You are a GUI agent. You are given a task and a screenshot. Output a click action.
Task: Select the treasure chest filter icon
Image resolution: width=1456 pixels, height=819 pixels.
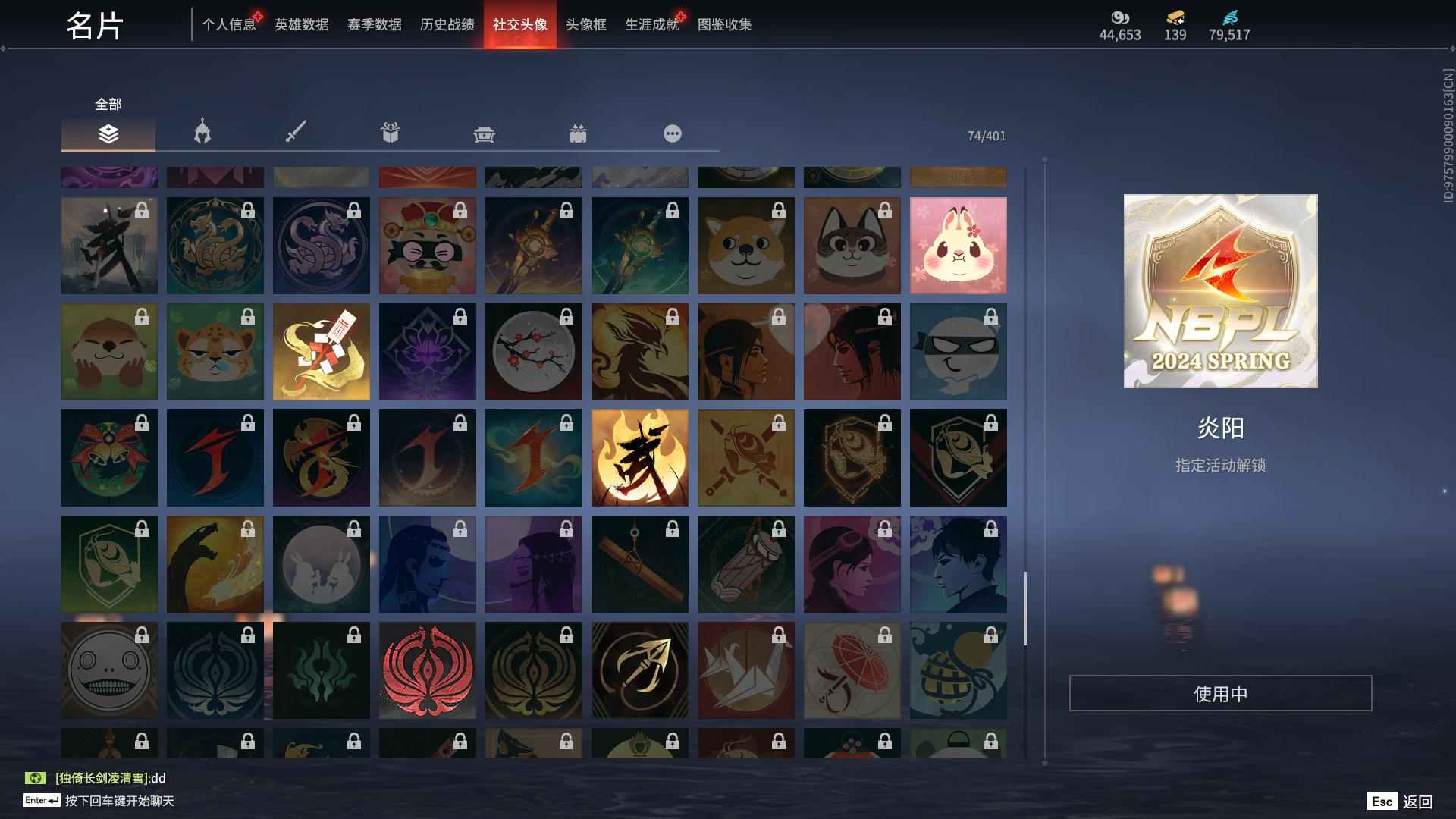[484, 133]
